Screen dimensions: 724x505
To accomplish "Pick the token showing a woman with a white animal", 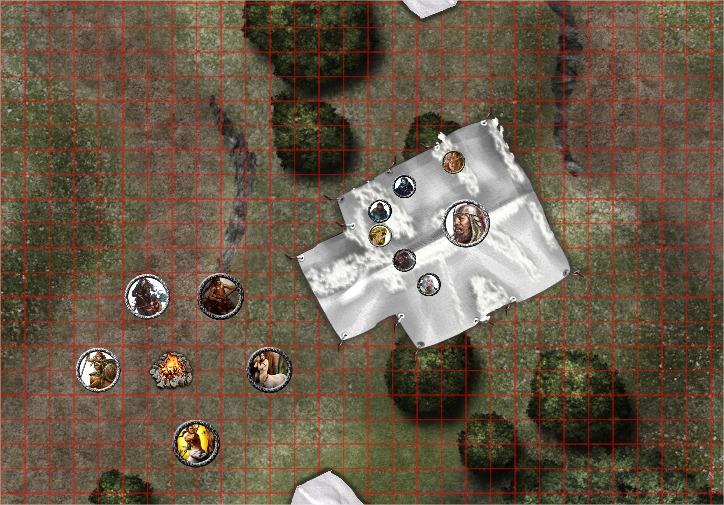I will [269, 370].
